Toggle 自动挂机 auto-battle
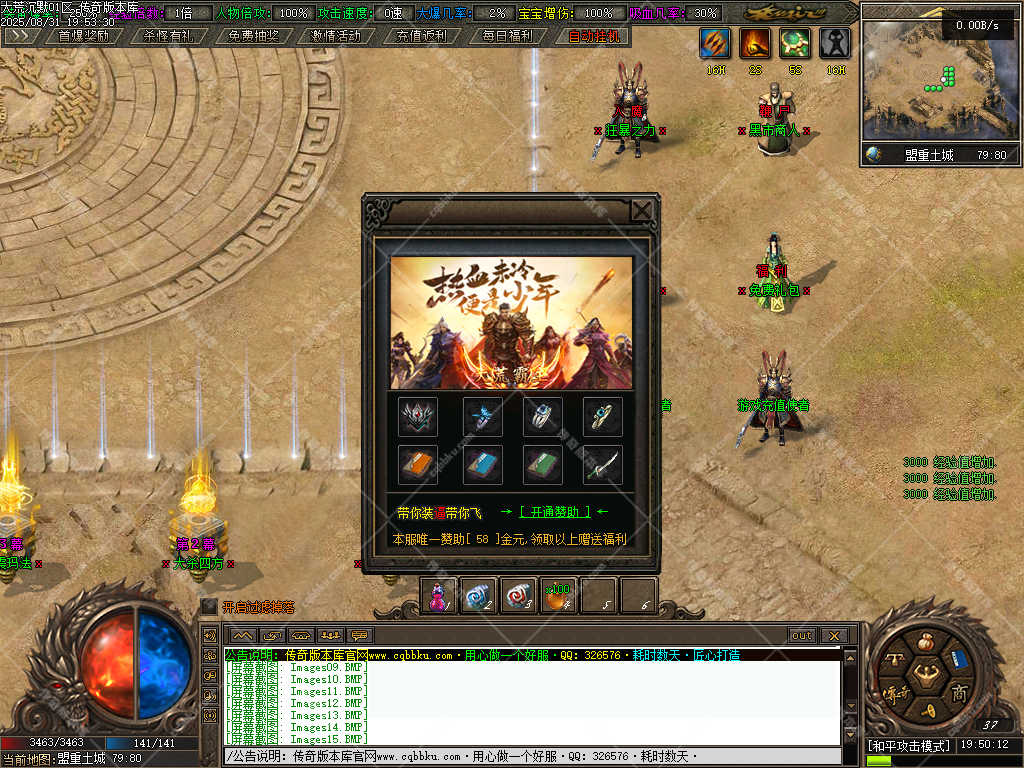The height and width of the screenshot is (768, 1024). click(x=593, y=36)
